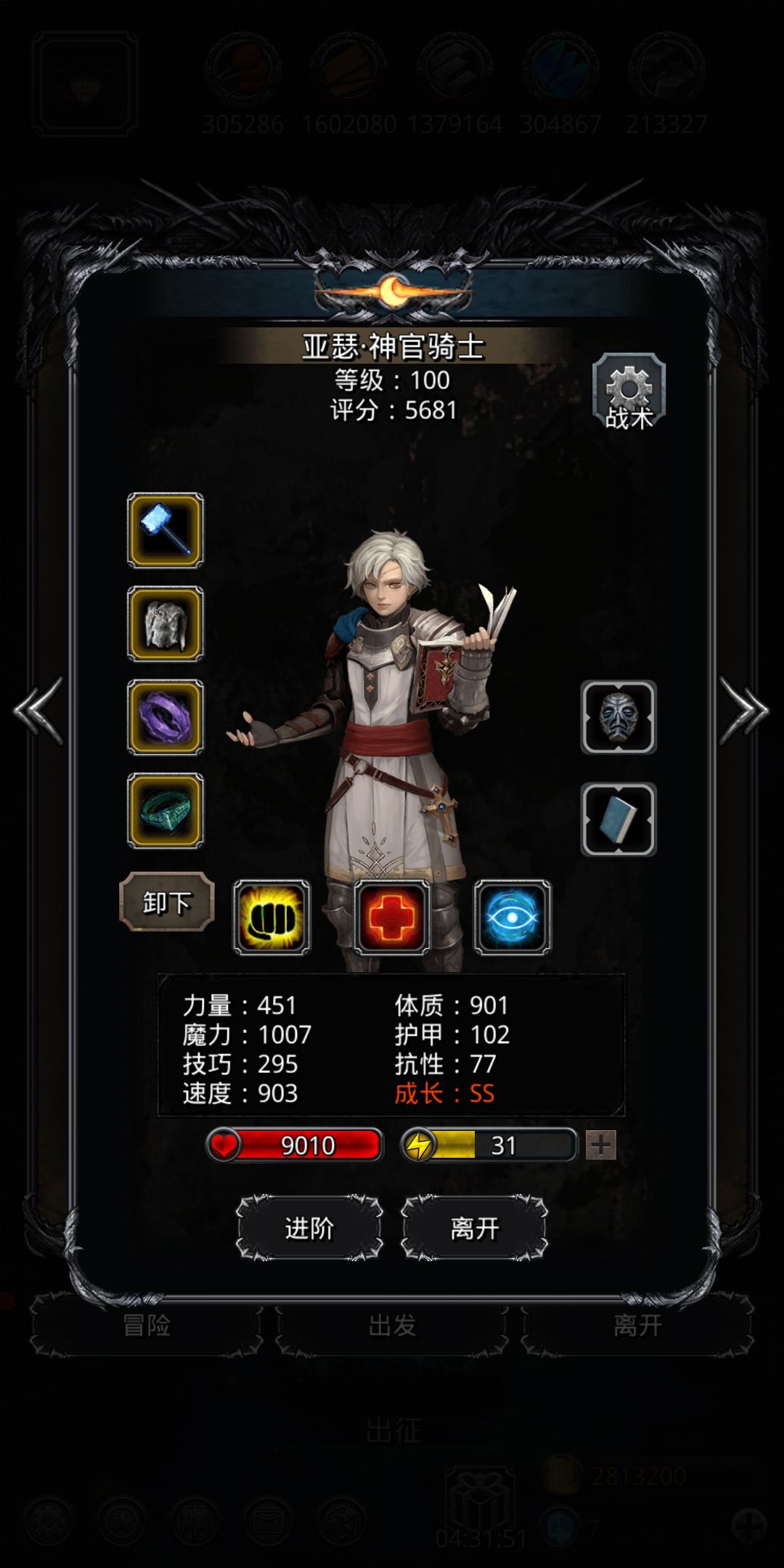Image resolution: width=784 pixels, height=1568 pixels.
Task: Click the 卸下 unequip button
Action: [166, 902]
